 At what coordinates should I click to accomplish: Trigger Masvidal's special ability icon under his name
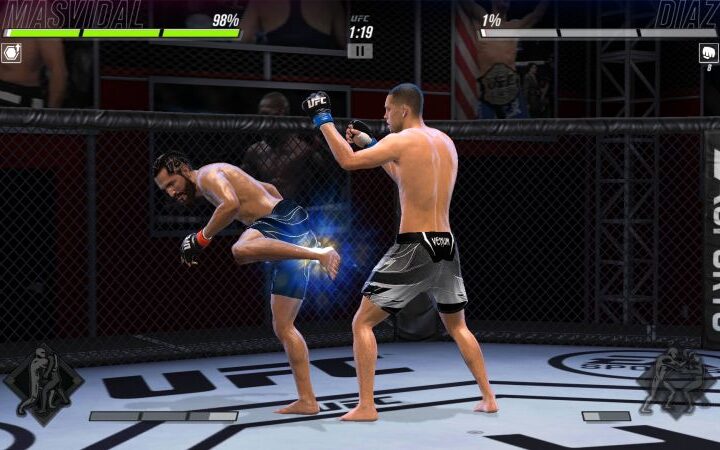point(11,53)
